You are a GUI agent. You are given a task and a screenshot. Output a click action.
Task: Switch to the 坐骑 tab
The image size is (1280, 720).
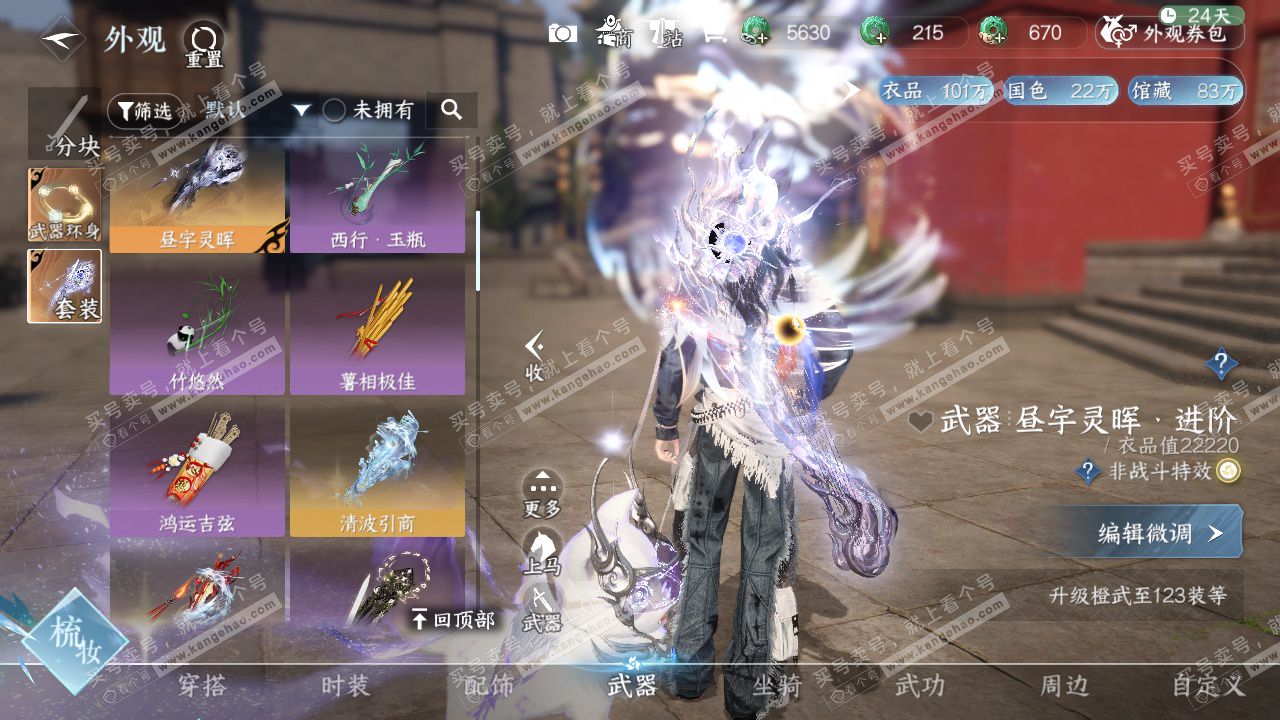777,686
